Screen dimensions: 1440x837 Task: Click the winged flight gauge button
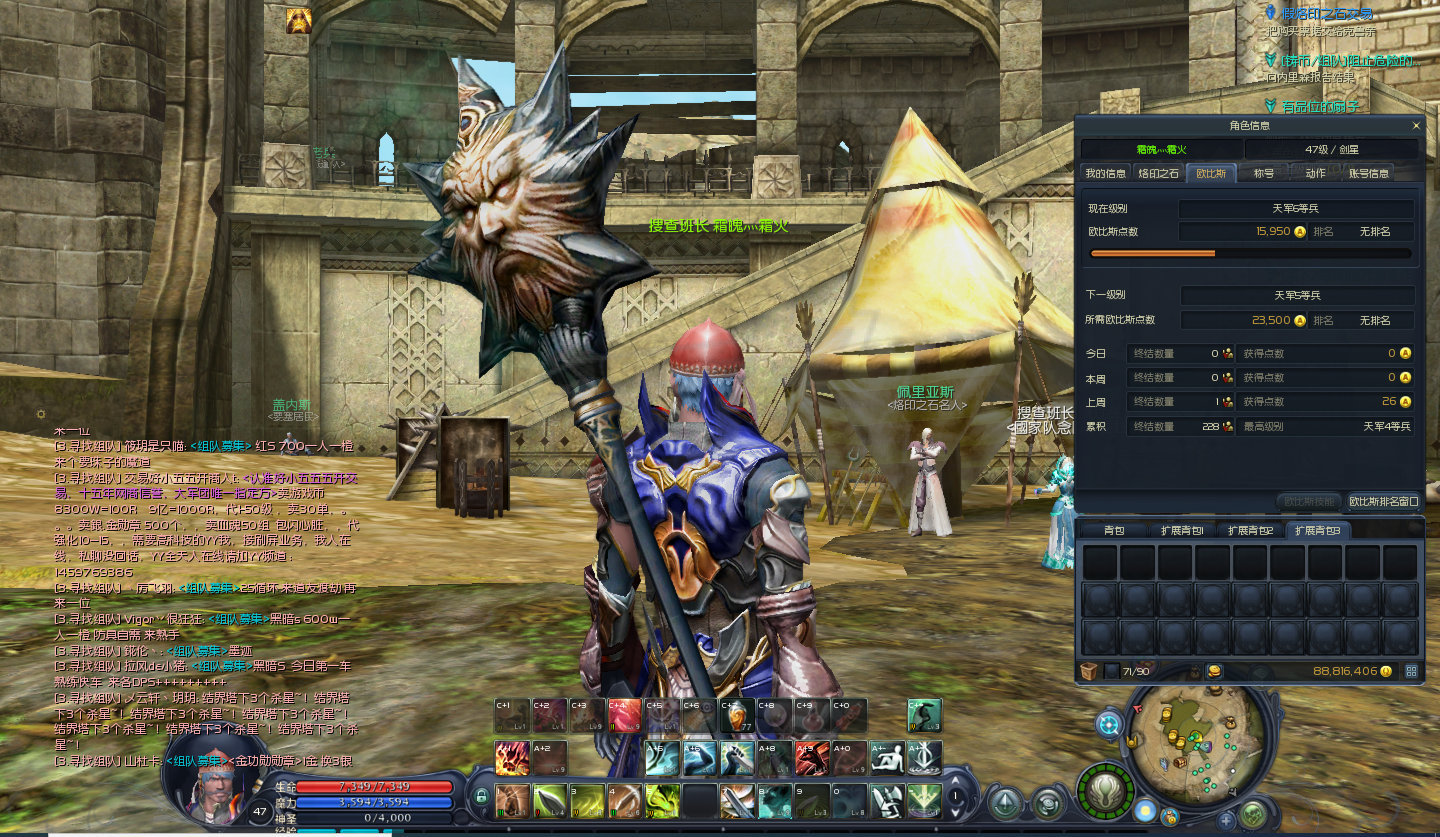pos(1107,792)
